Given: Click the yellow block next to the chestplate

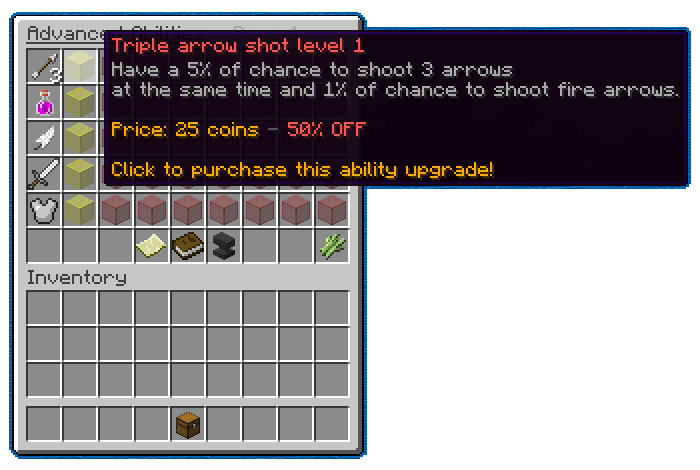Looking at the screenshot, I should coord(80,210).
